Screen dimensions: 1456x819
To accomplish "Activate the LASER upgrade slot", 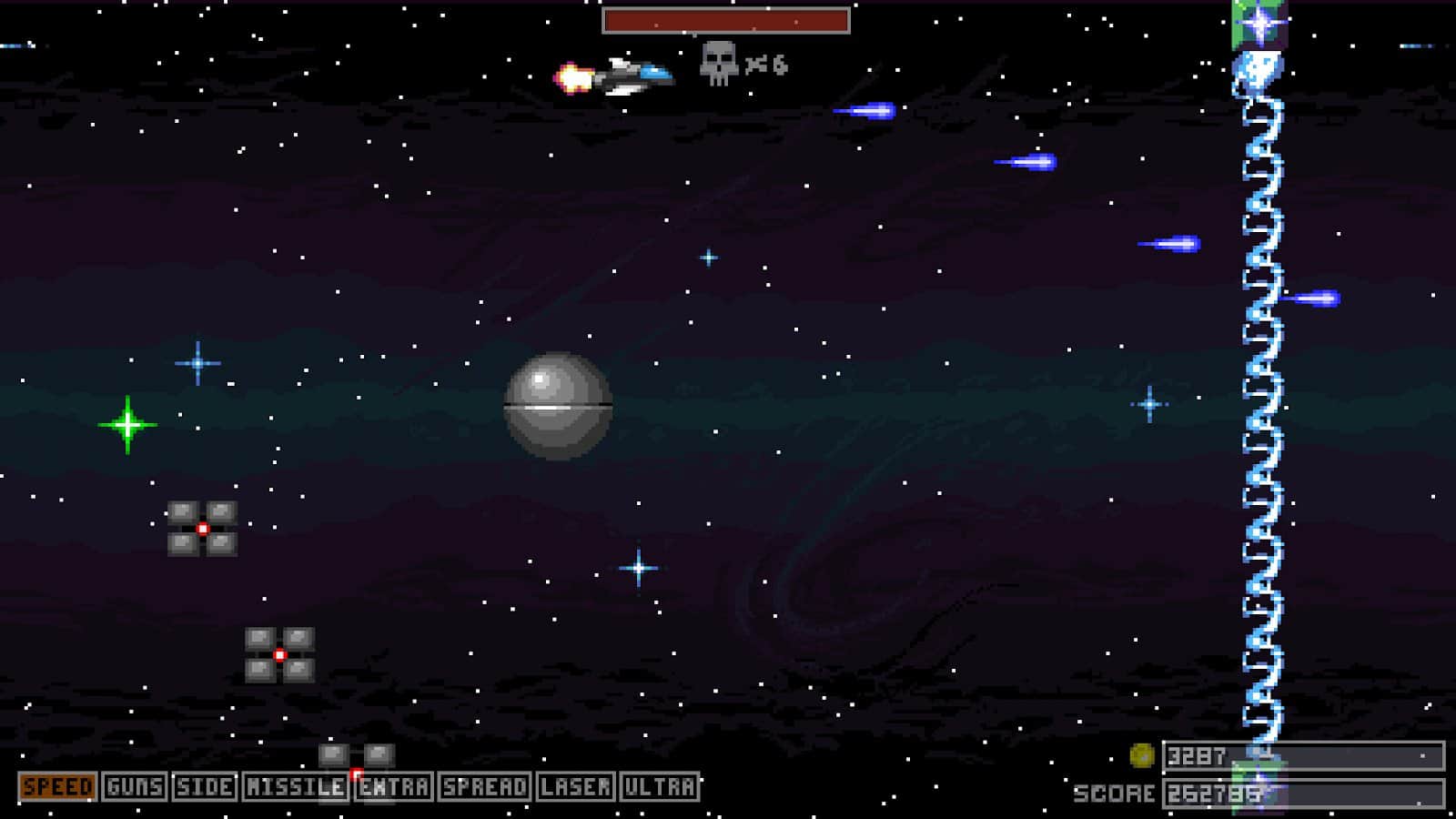I will [575, 786].
